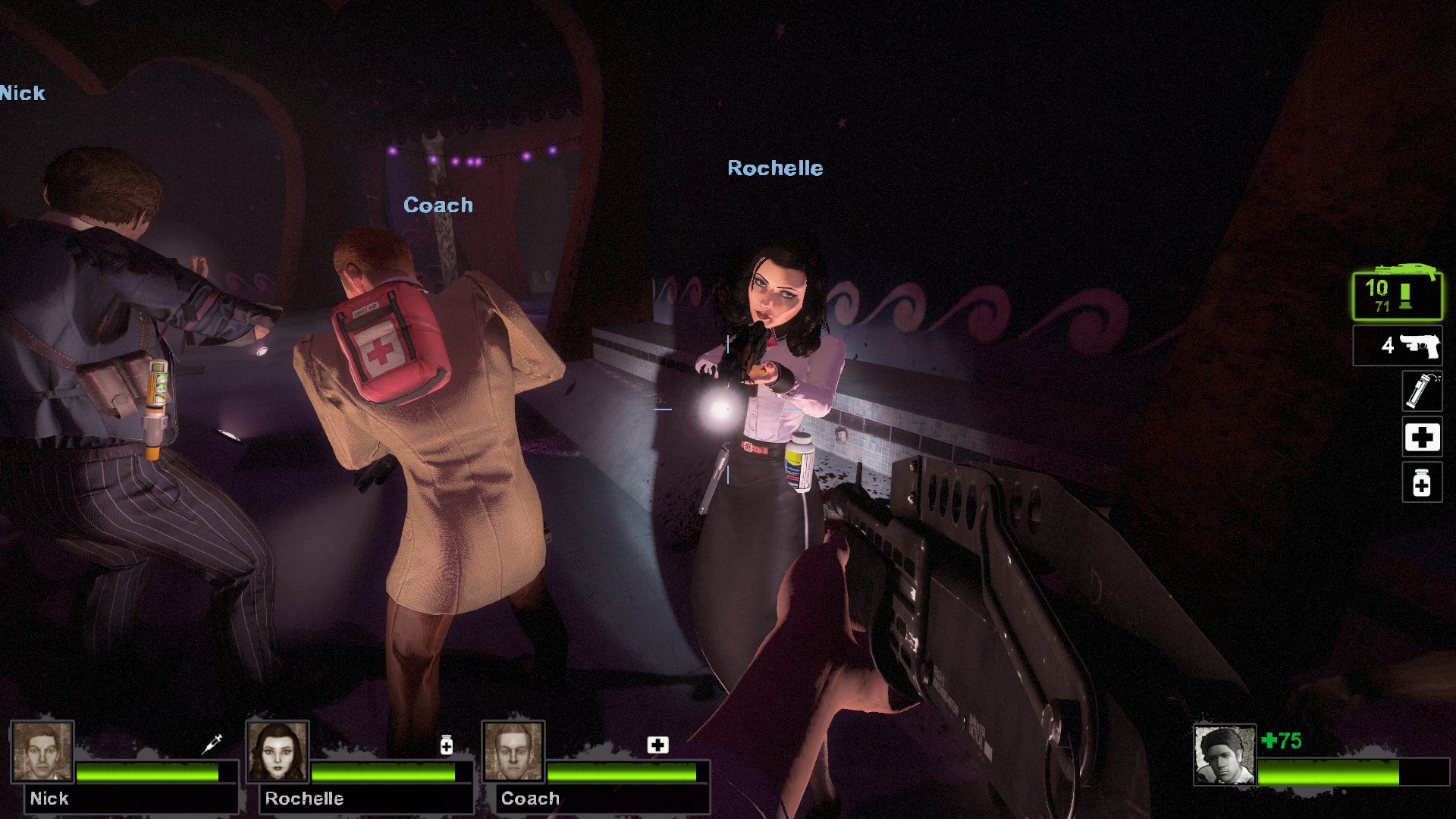Choose the first aid kit slot
The width and height of the screenshot is (1456, 819).
click(x=1421, y=437)
